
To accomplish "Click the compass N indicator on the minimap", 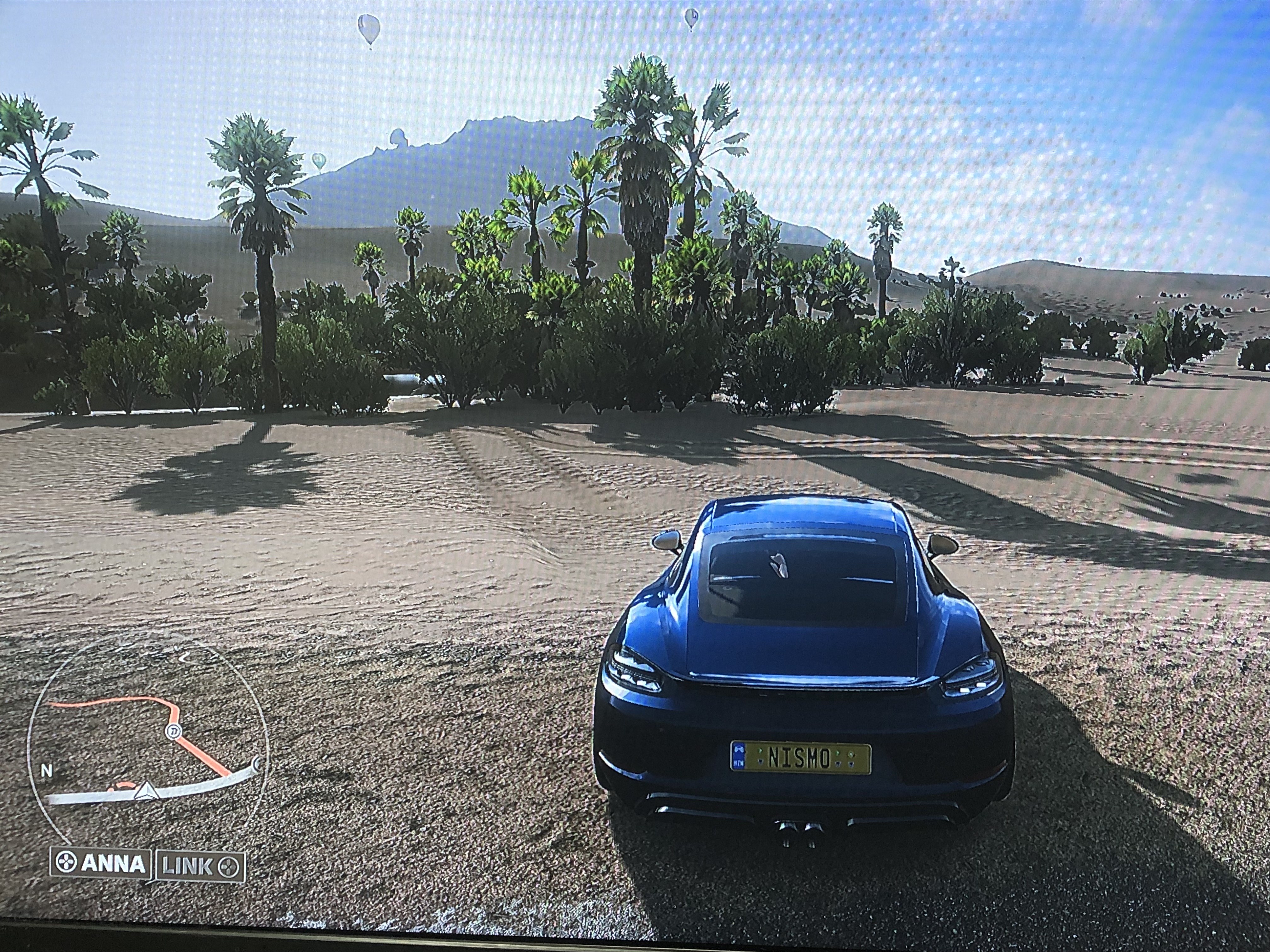I will click(x=47, y=770).
